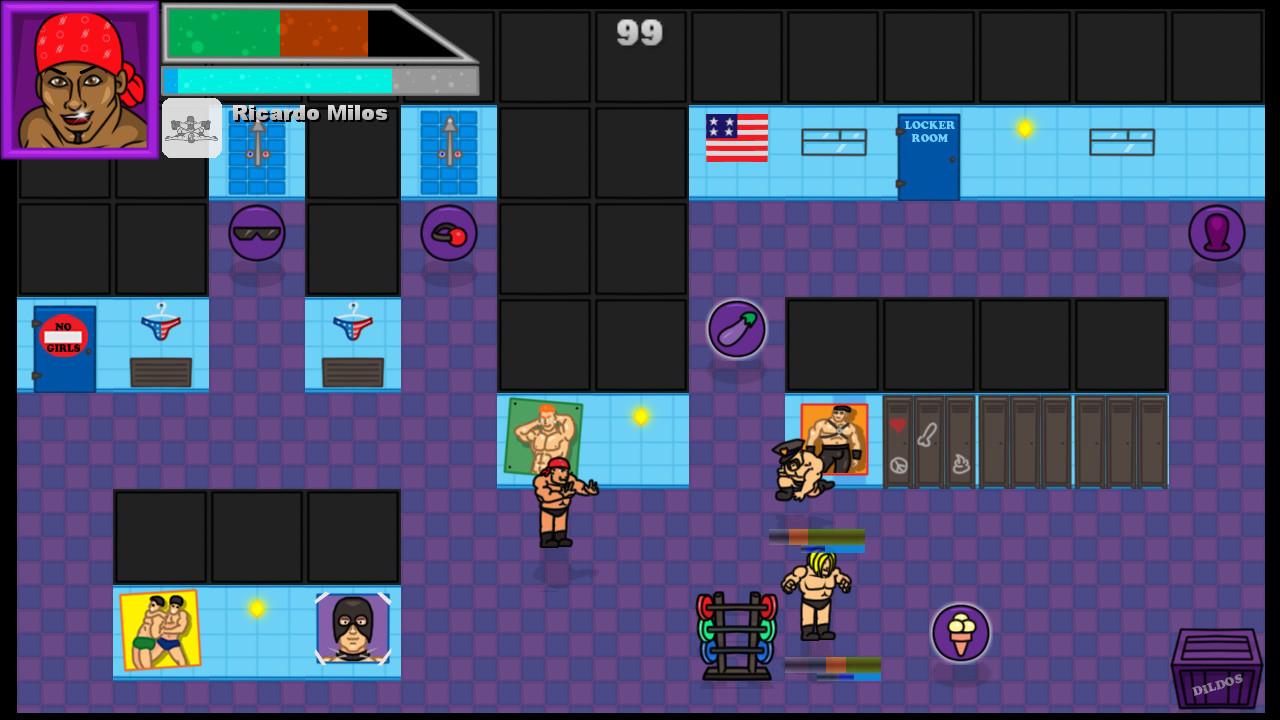The height and width of the screenshot is (720, 1280).
Task: Click the purple mannequin head icon
Action: (1216, 233)
